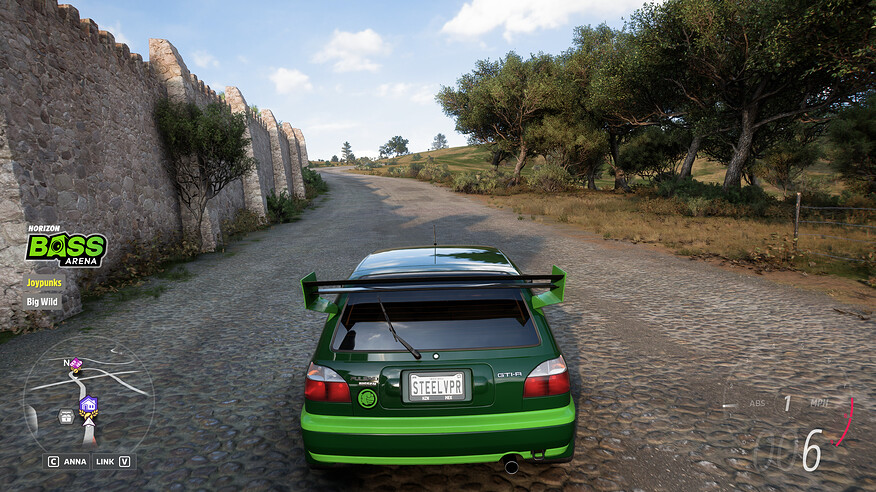This screenshot has height=492, width=876.
Task: Click the Big Wild song title label
Action: click(43, 301)
